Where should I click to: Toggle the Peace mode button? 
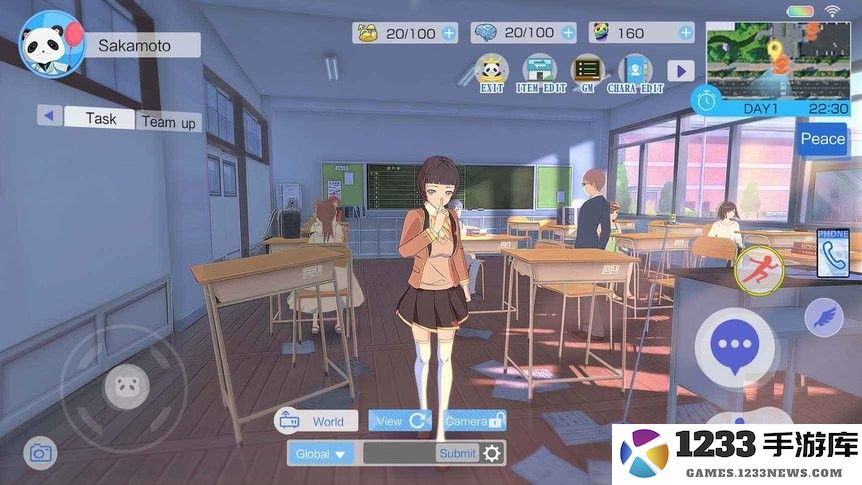point(822,139)
